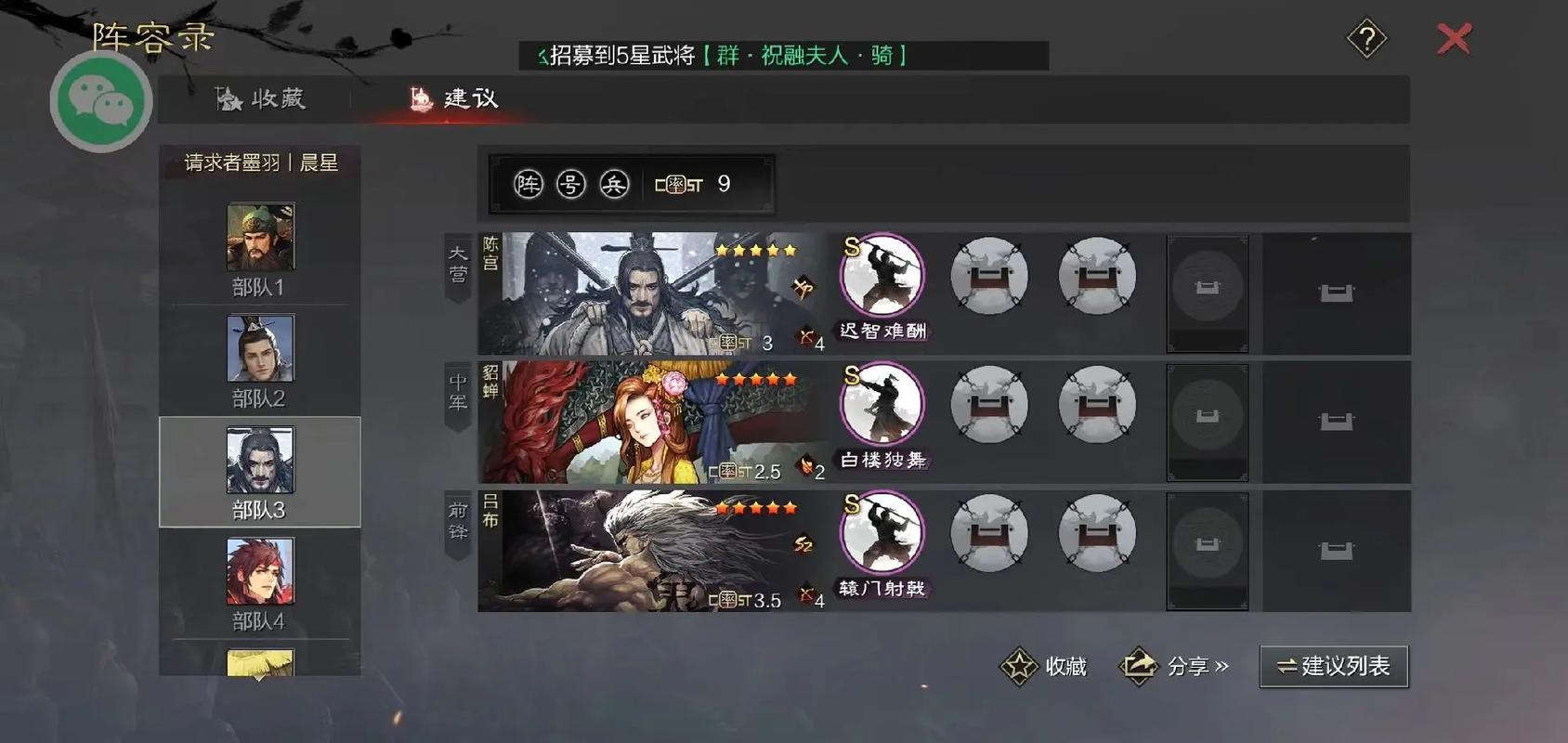Click the help question mark button
This screenshot has height=743, width=1568.
tap(1365, 40)
